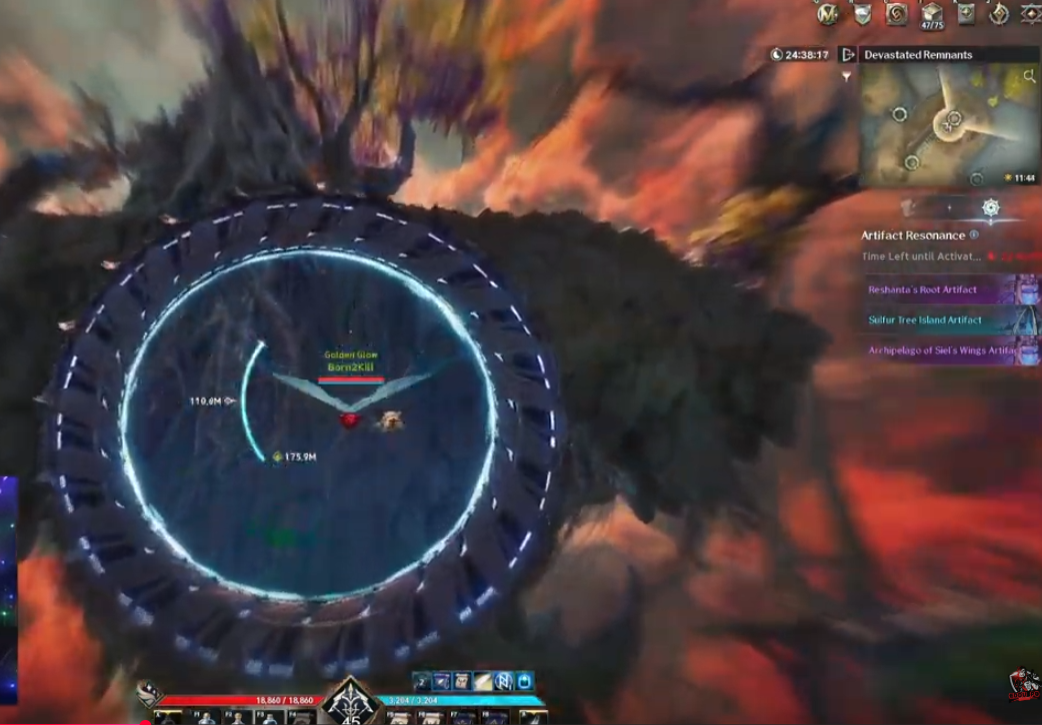The image size is (1042, 725).
Task: Toggle the minimap filter funnel icon
Action: (x=848, y=76)
